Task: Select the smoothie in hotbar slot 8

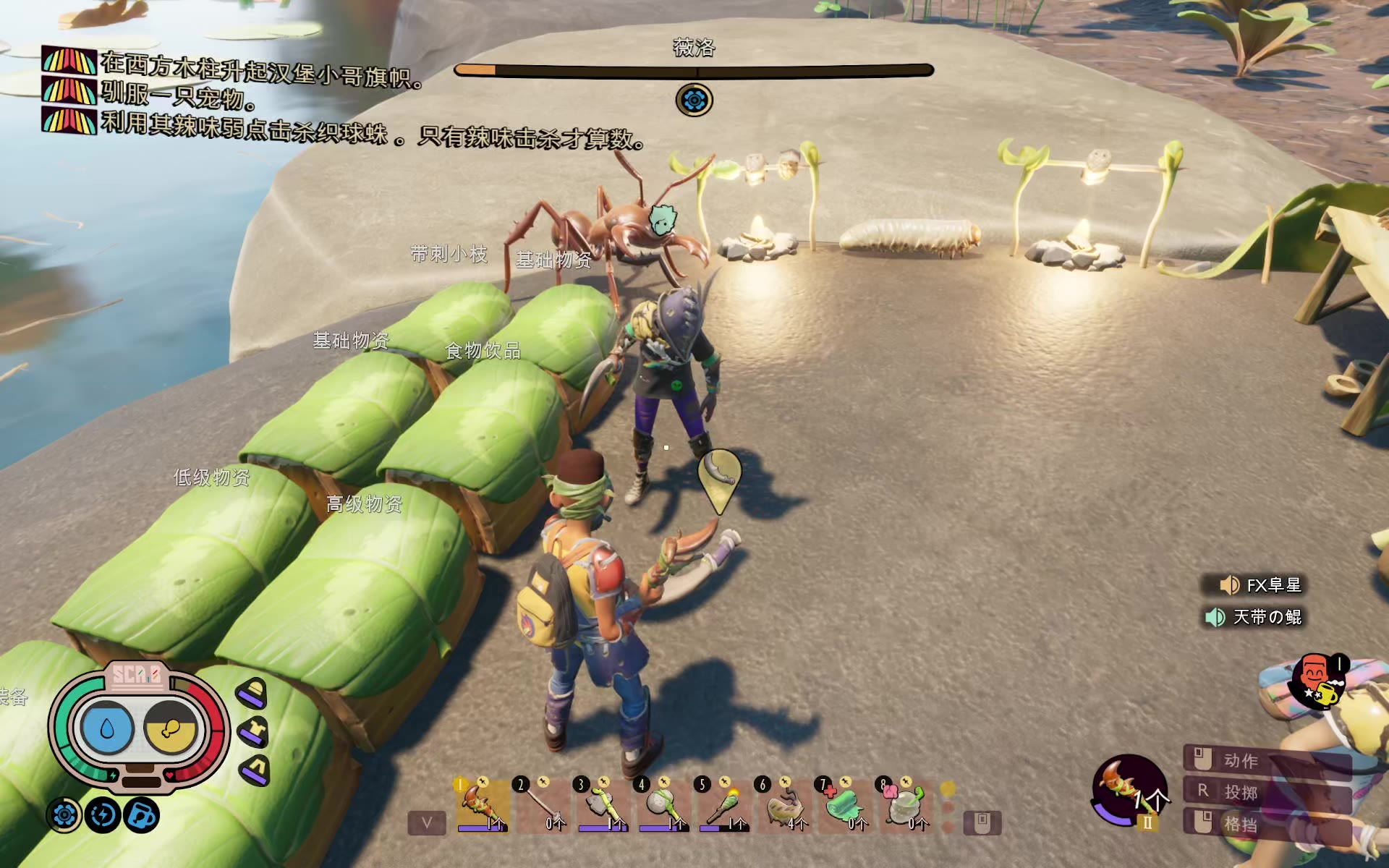Action: 904,805
